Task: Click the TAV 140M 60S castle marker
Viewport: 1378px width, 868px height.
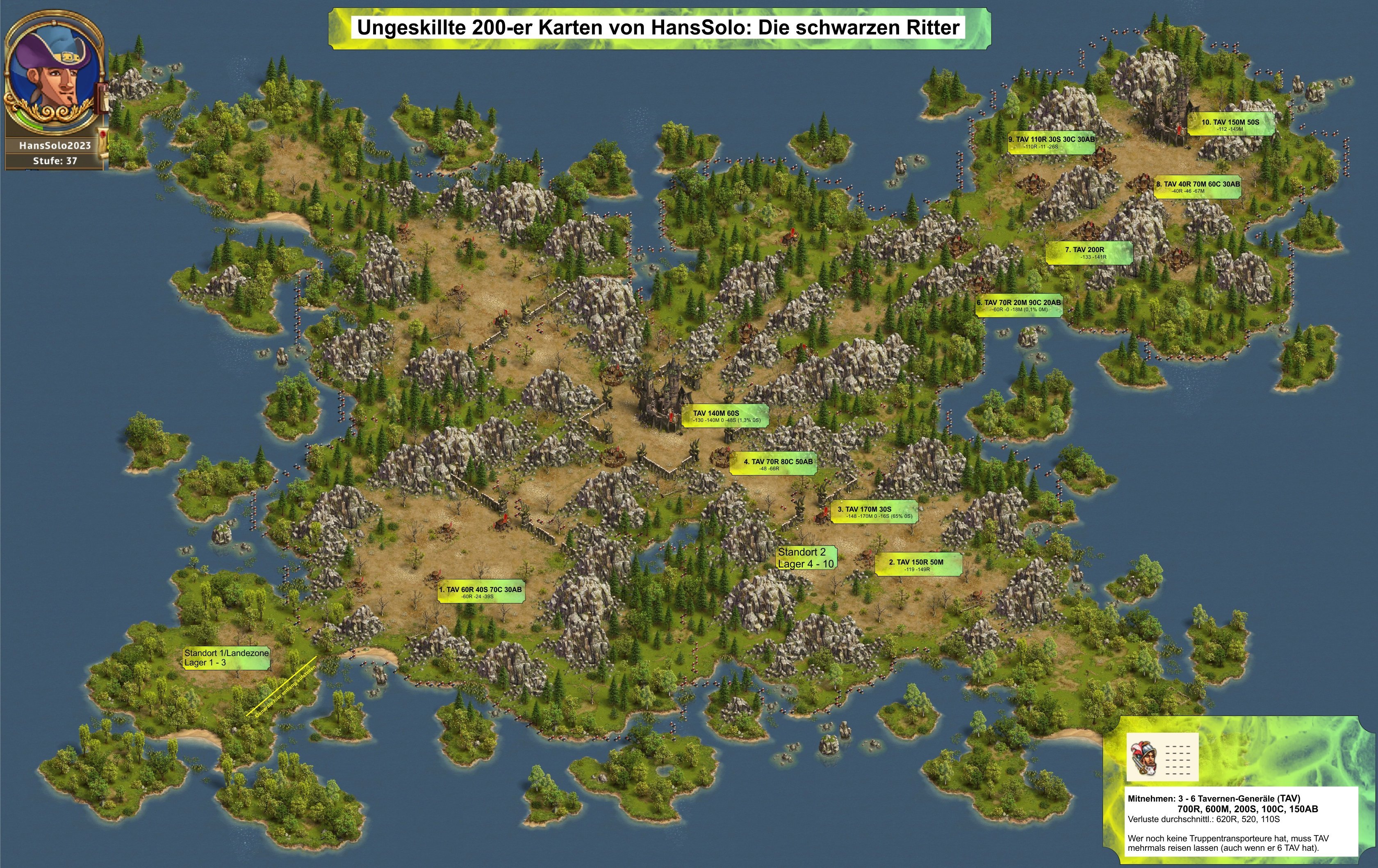Action: point(724,416)
